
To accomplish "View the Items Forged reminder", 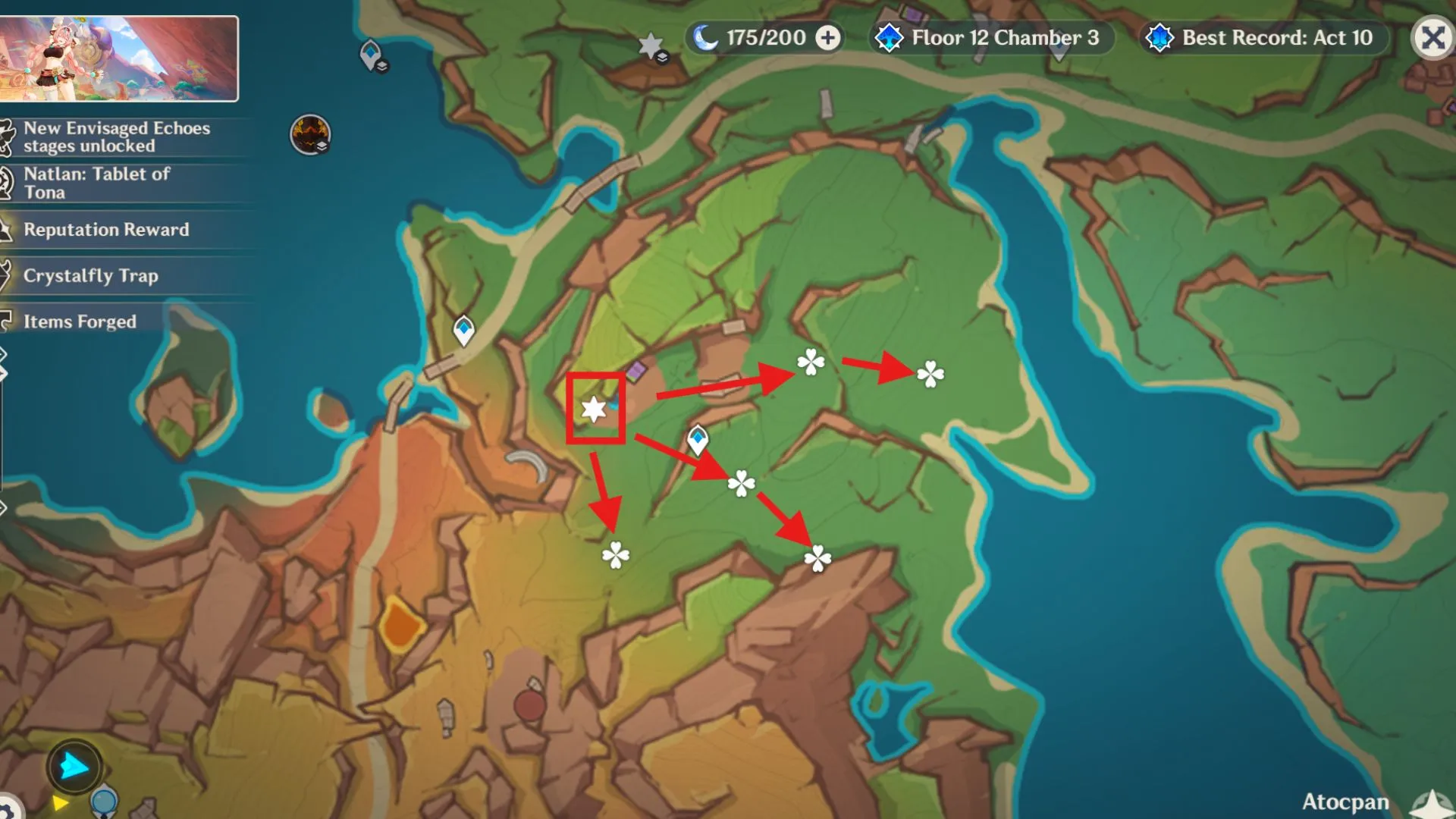I will click(80, 322).
